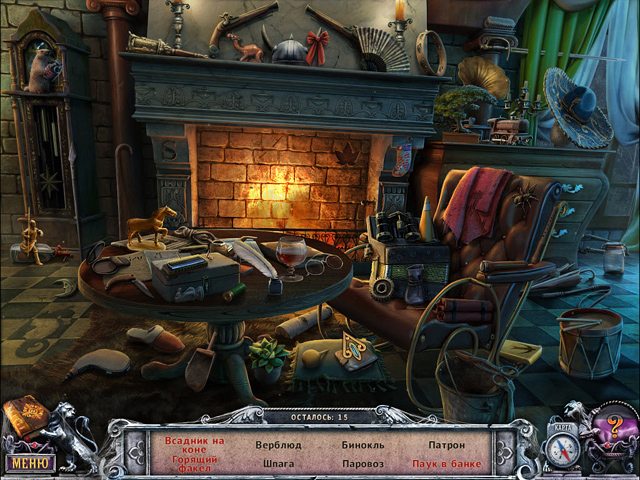Select the Патрон list entry

click(x=447, y=443)
